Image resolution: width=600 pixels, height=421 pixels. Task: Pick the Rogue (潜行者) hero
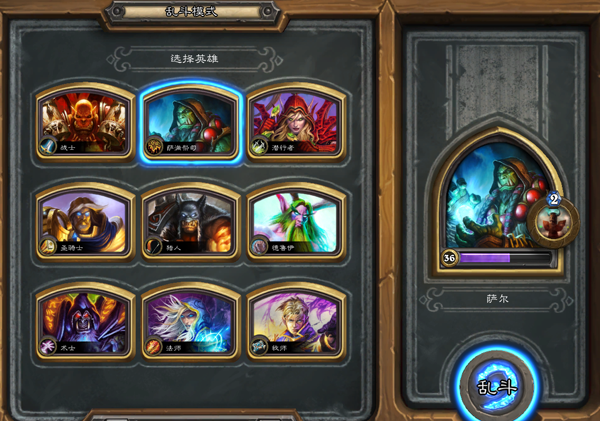tap(295, 124)
